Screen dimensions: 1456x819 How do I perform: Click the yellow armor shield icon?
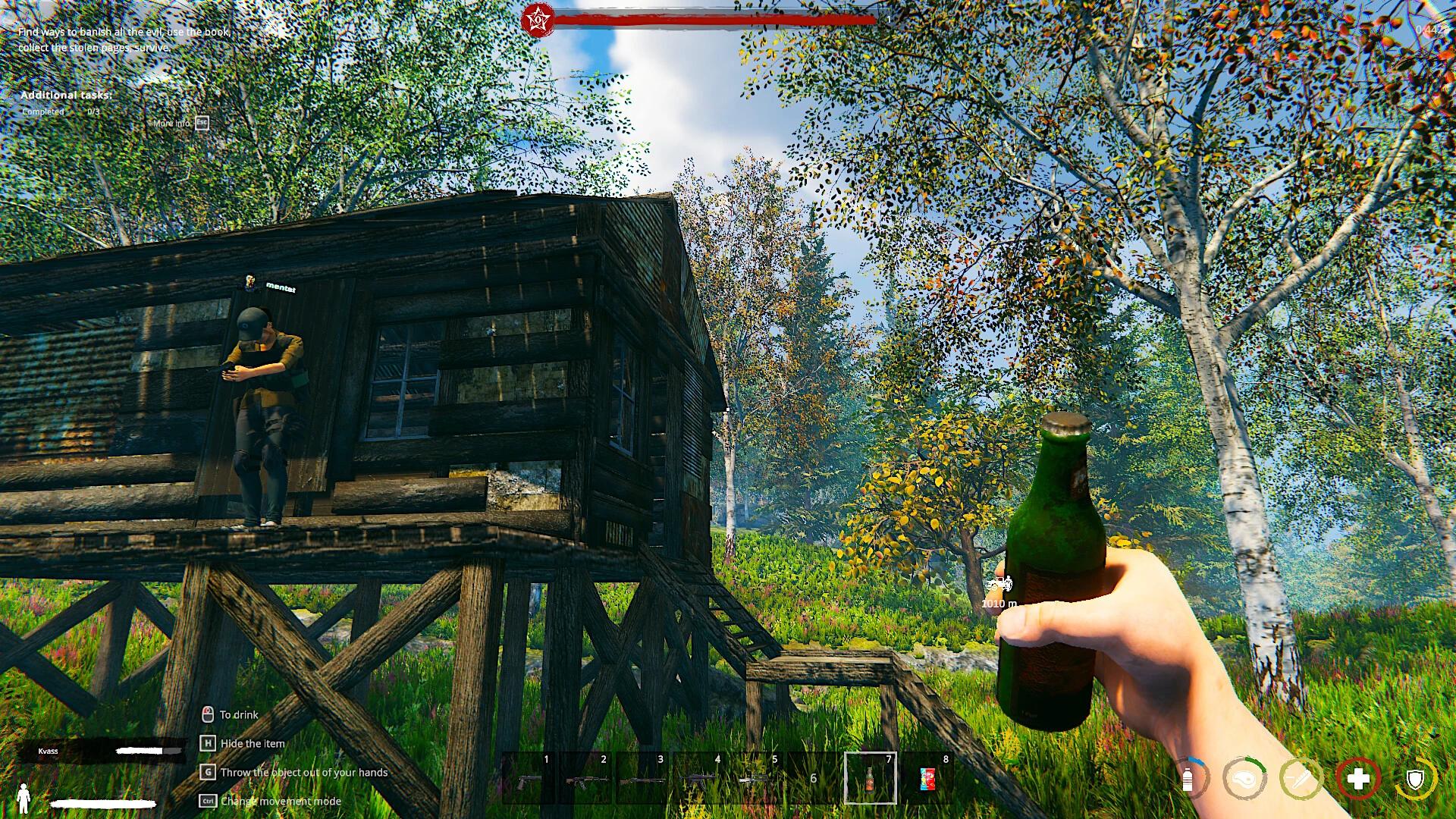click(x=1415, y=780)
